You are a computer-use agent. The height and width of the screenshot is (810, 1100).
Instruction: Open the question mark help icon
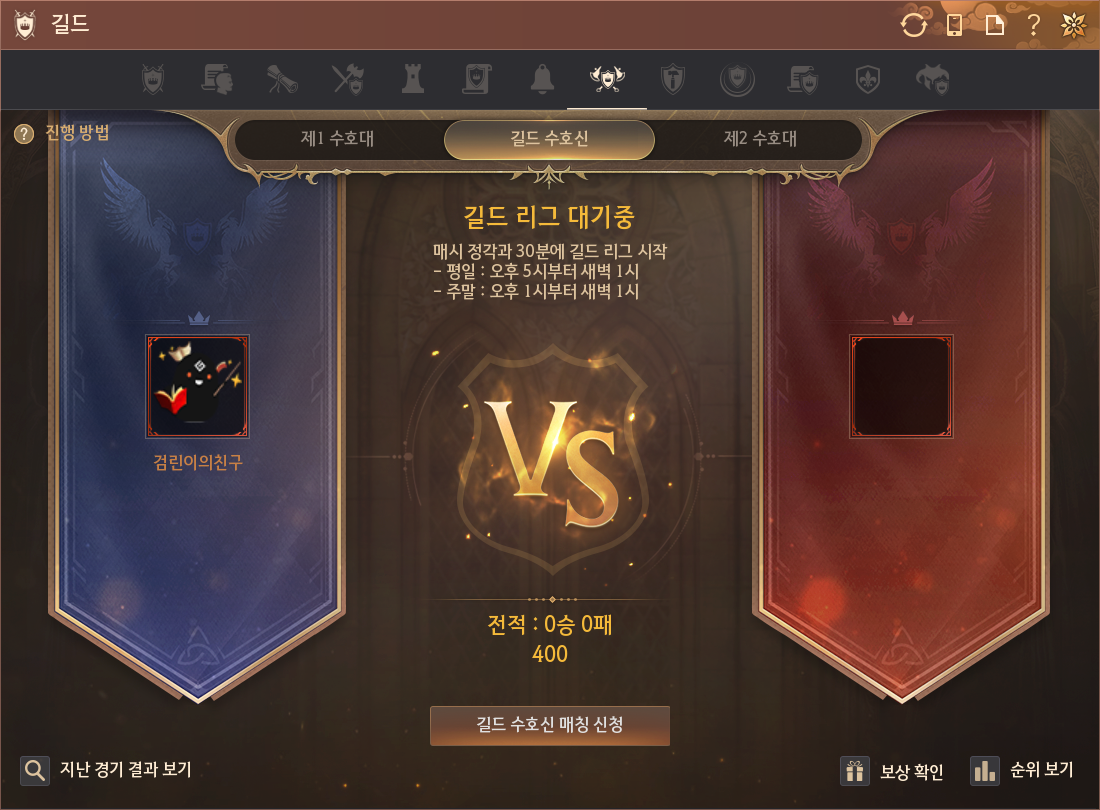1034,25
